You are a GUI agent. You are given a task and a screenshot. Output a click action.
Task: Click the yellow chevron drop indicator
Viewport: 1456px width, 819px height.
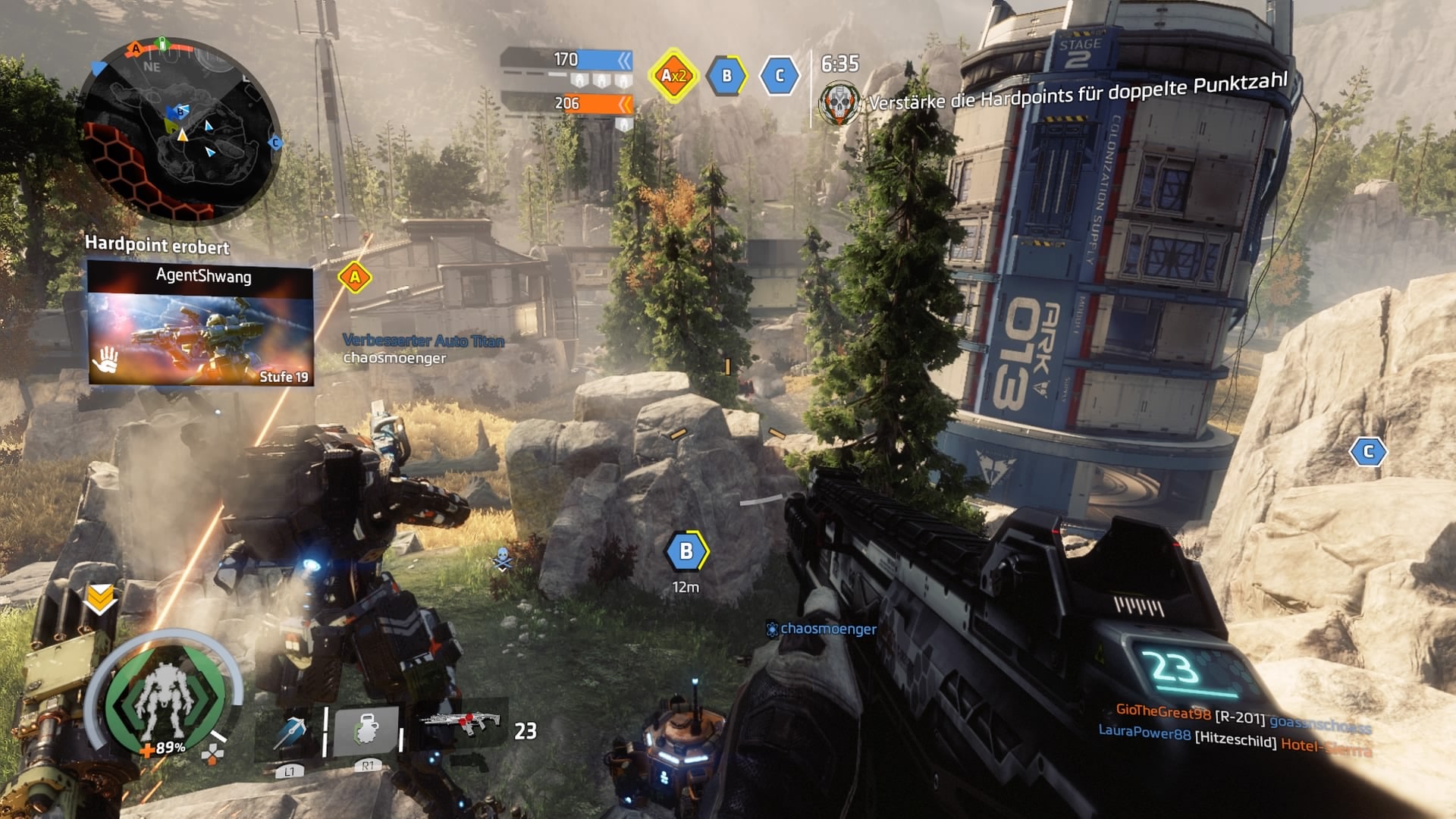point(100,599)
